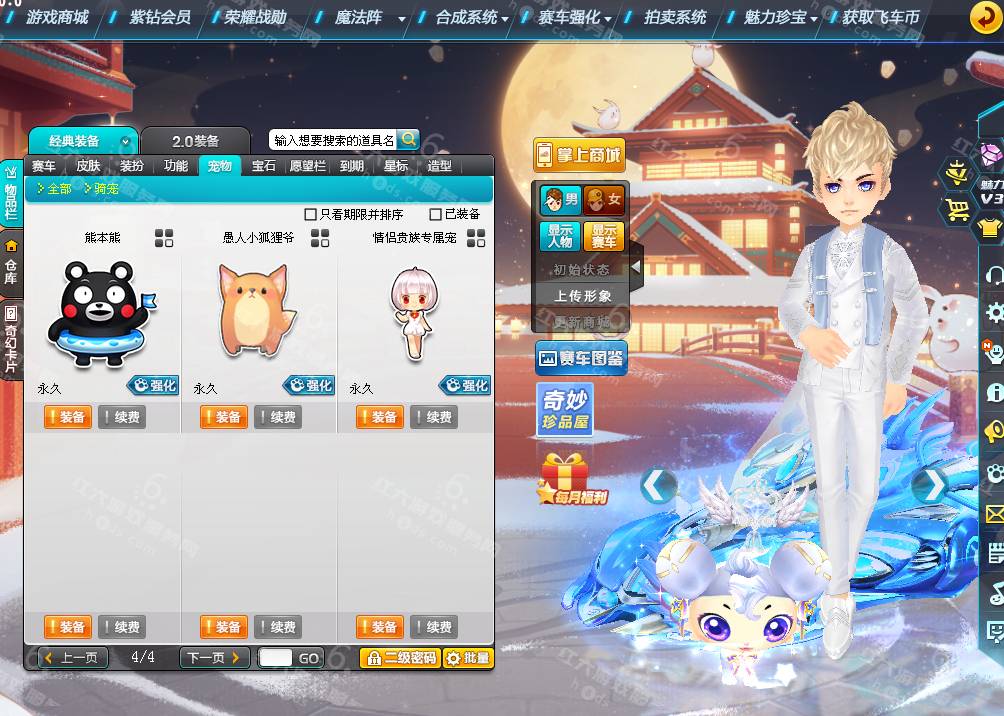The image size is (1004, 716).
Task: Toggle the 已装备 equipped filter checkbox
Action: (435, 214)
